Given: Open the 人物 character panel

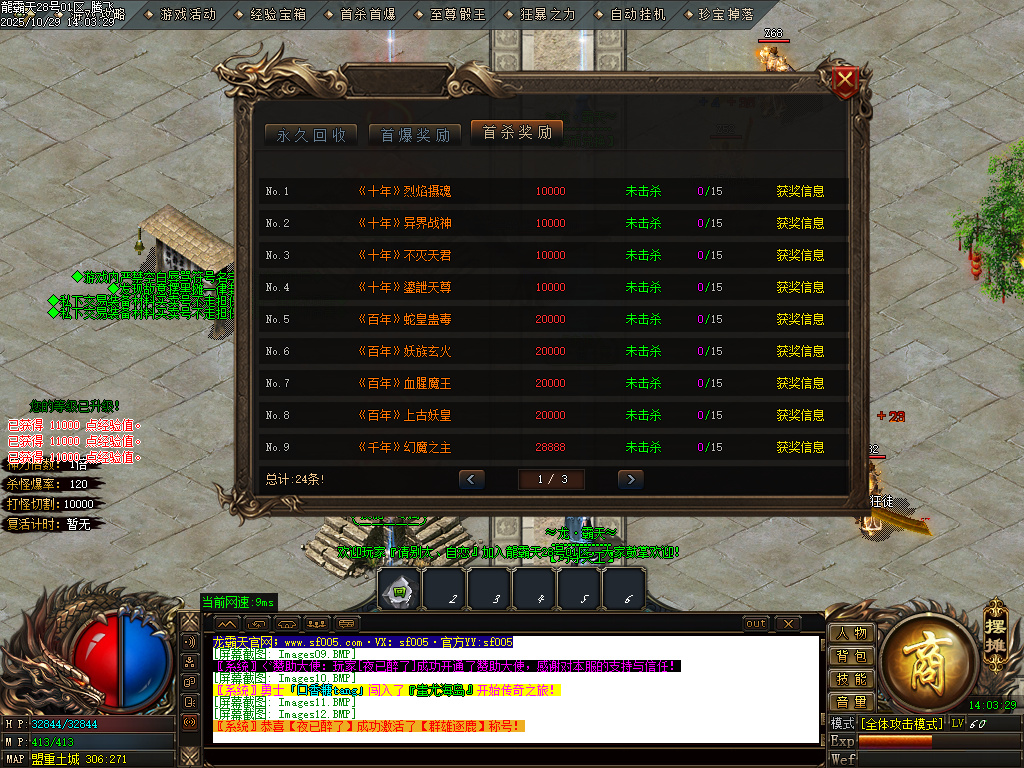Looking at the screenshot, I should point(851,633).
